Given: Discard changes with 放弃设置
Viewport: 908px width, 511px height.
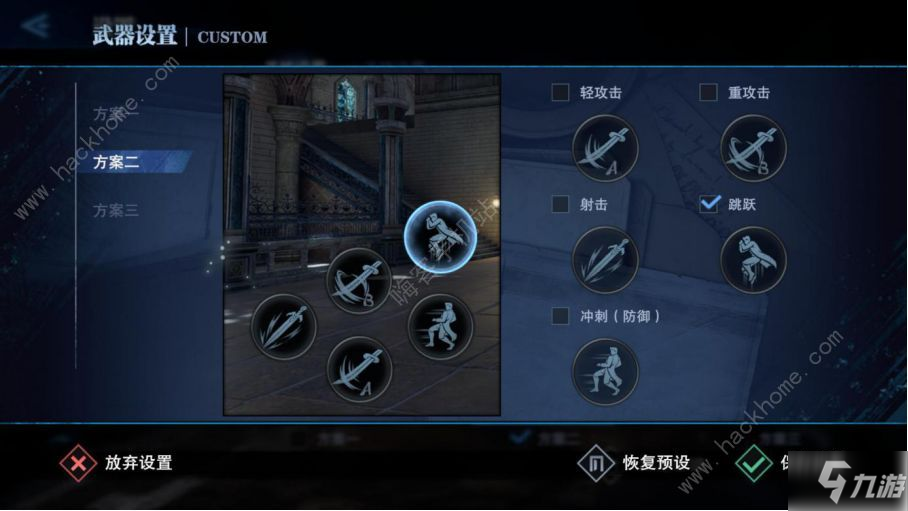Looking at the screenshot, I should pos(118,463).
